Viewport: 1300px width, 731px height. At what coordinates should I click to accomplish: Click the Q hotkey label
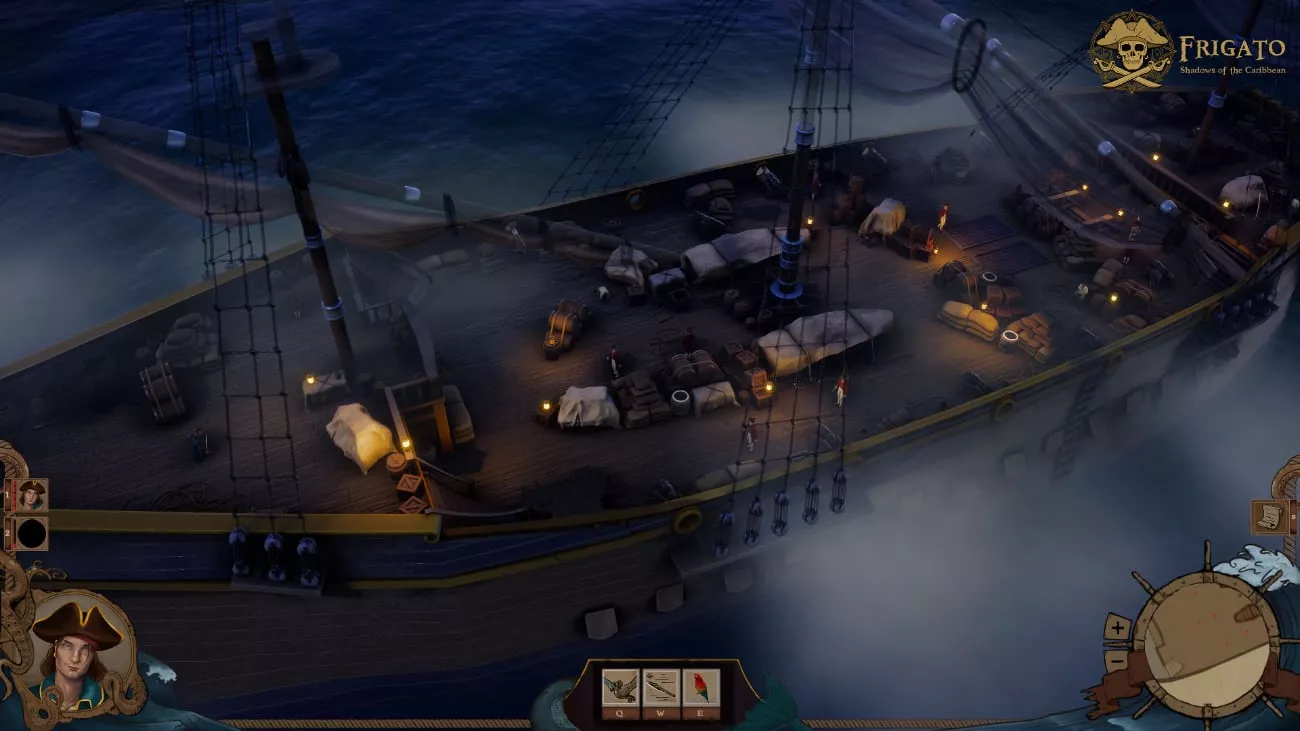click(620, 712)
